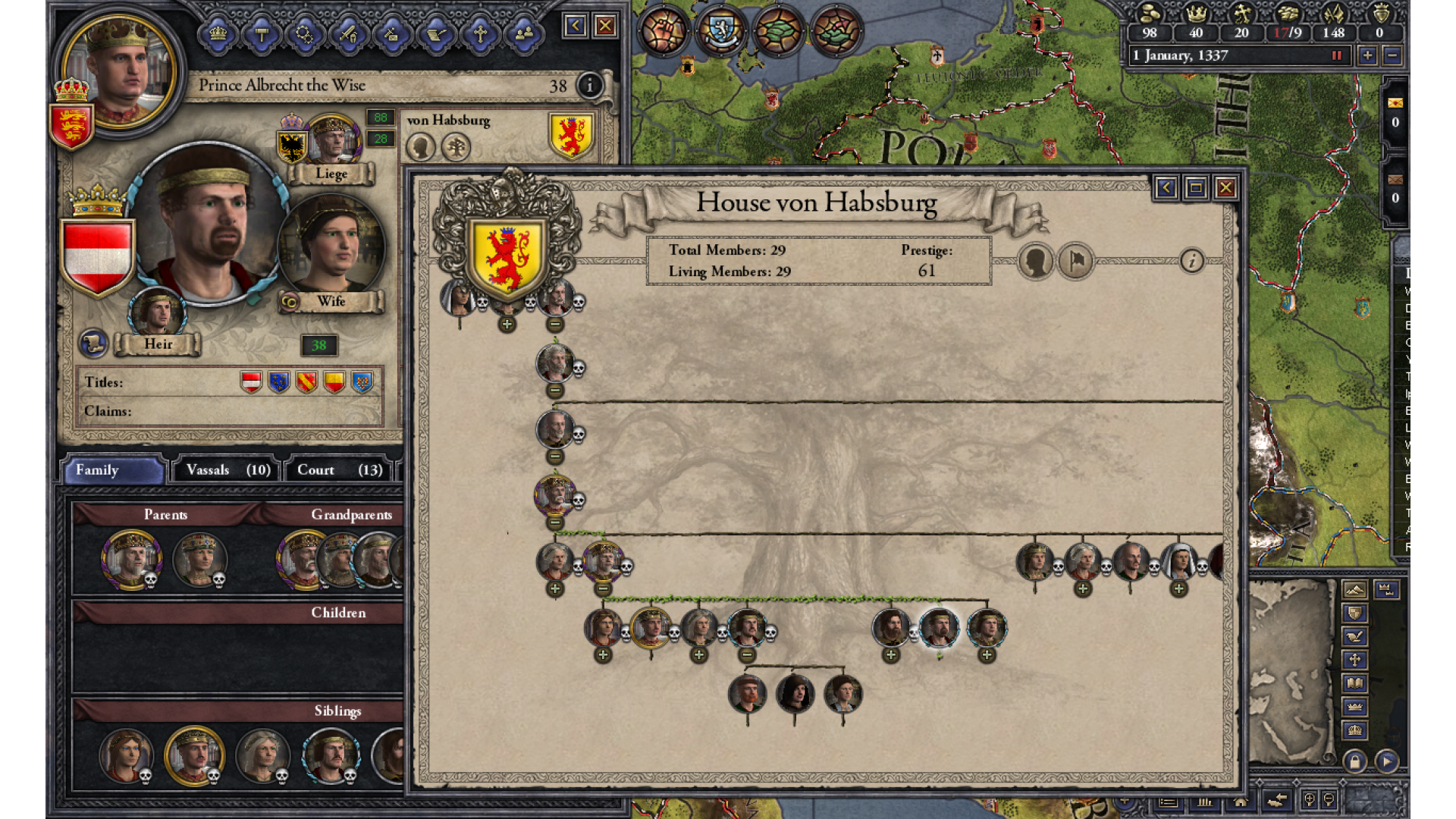
Task: Click the info button beside Prince Albrecht's name
Action: tap(589, 86)
